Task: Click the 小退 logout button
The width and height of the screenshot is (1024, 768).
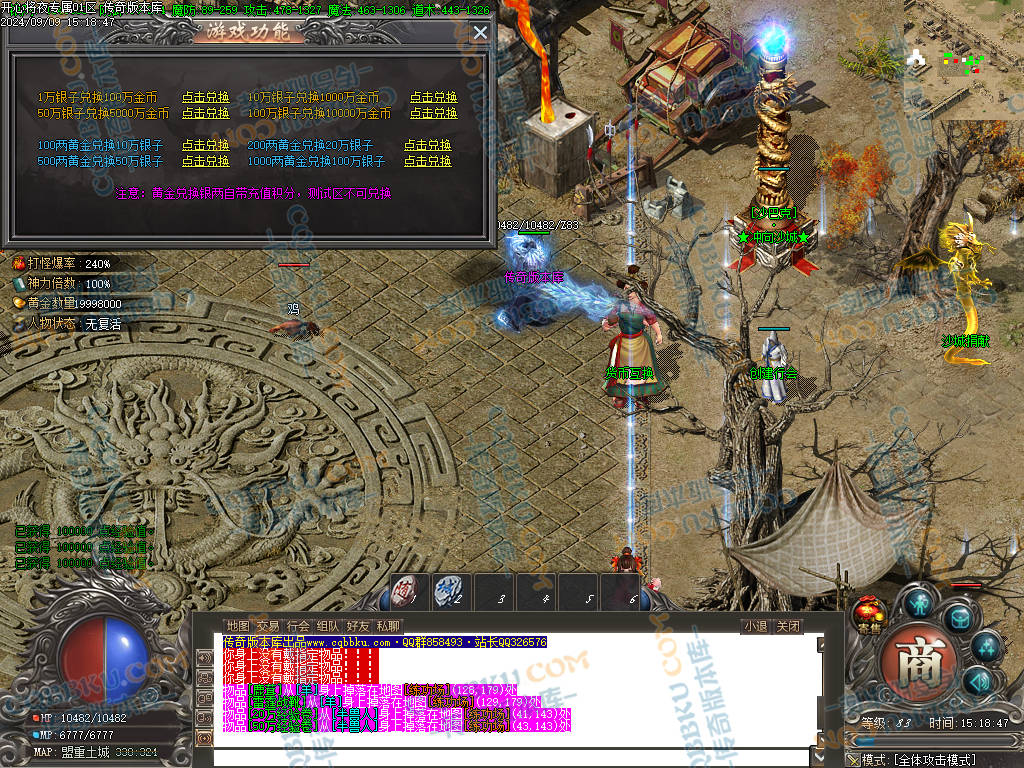Action: (x=755, y=627)
